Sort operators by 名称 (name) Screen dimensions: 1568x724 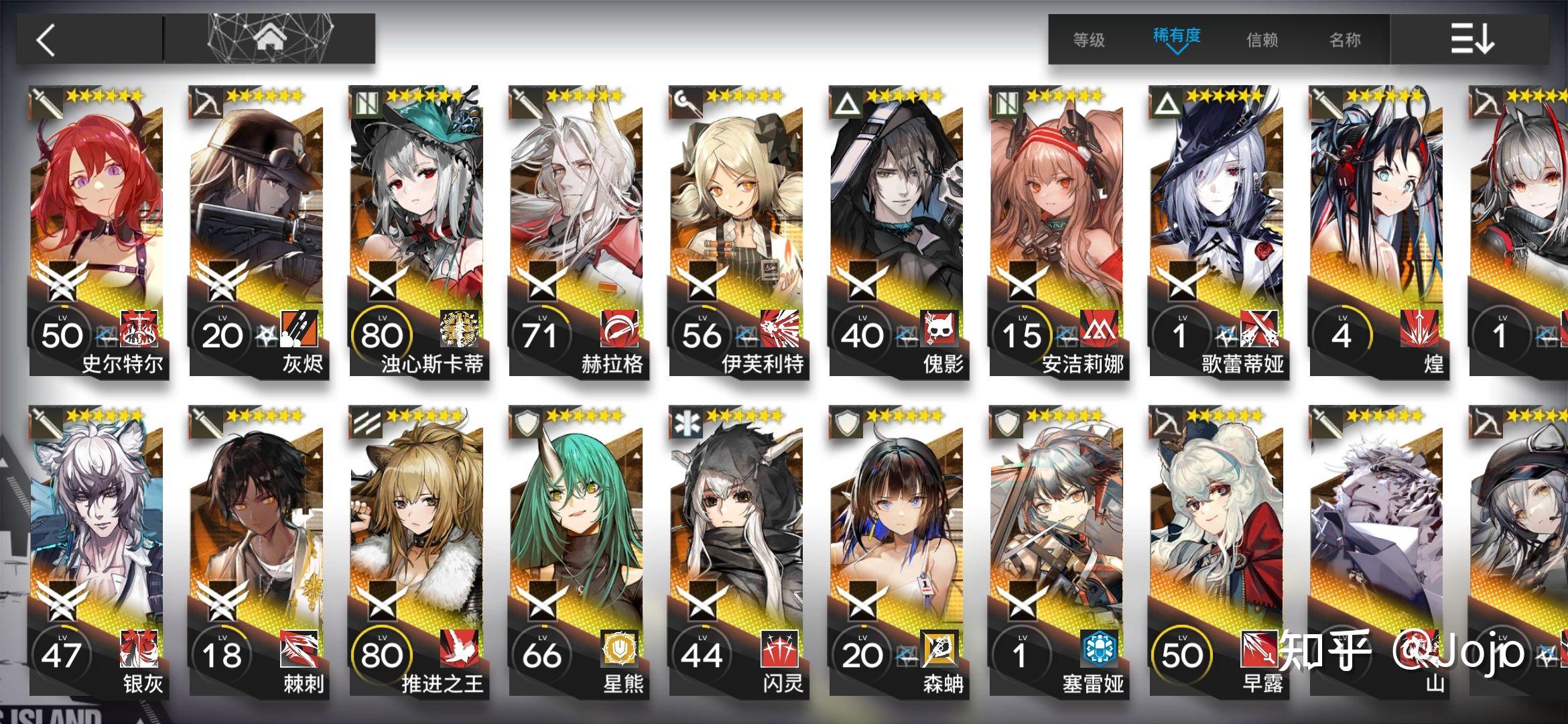[x=1345, y=40]
